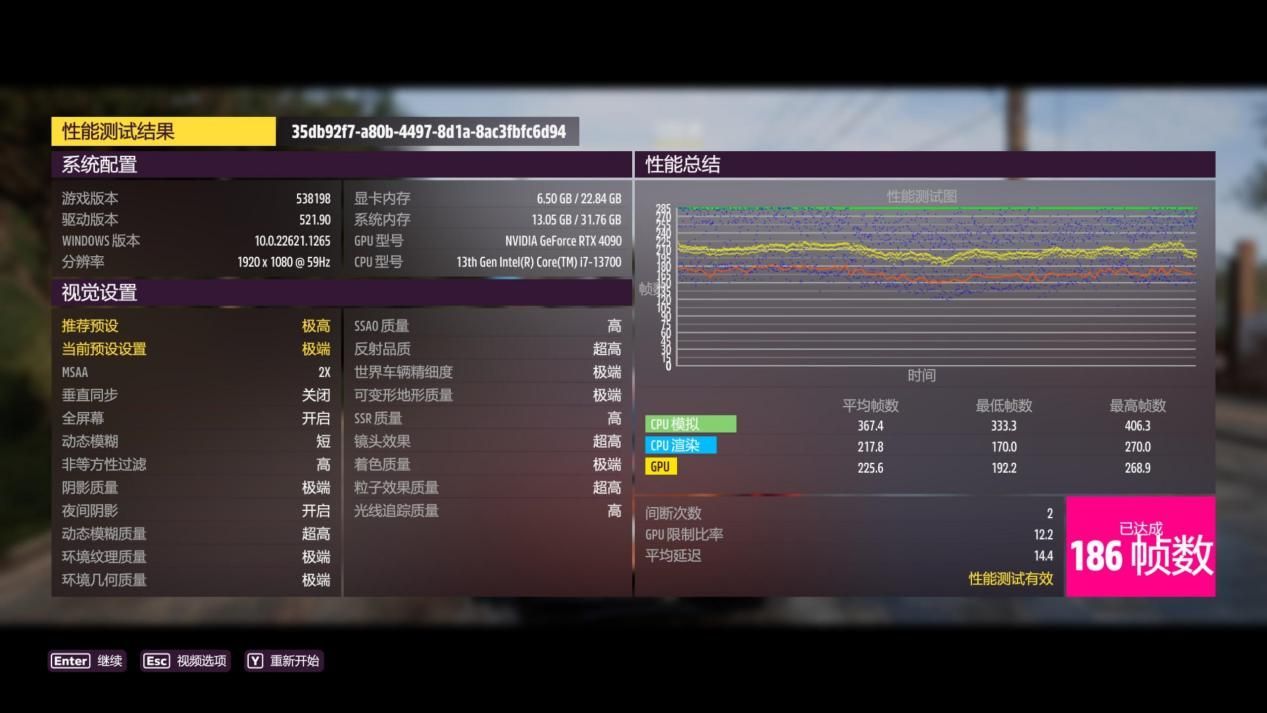Screen dimensions: 1267x713
Task: Open 视频选项 video settings
Action: click(186, 661)
